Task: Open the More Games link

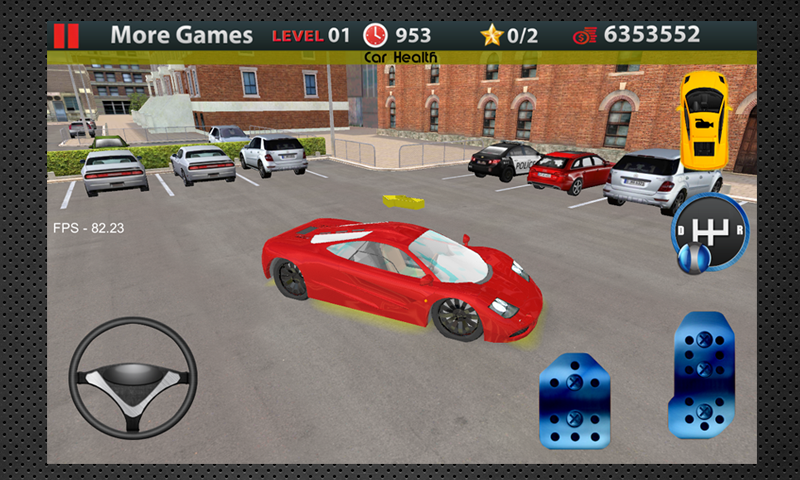Action: (181, 35)
